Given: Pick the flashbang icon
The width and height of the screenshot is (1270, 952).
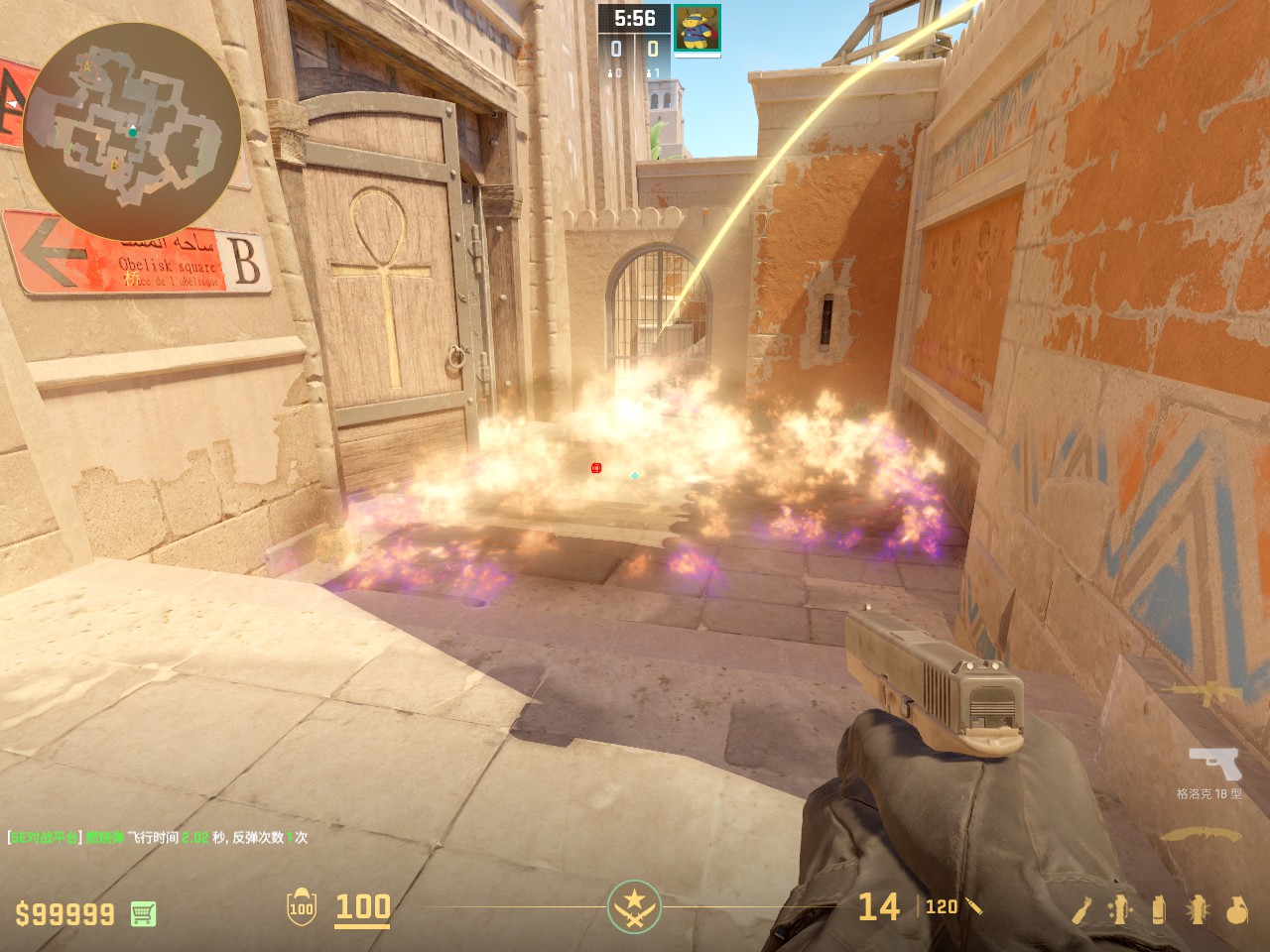Looking at the screenshot, I should click(1198, 909).
